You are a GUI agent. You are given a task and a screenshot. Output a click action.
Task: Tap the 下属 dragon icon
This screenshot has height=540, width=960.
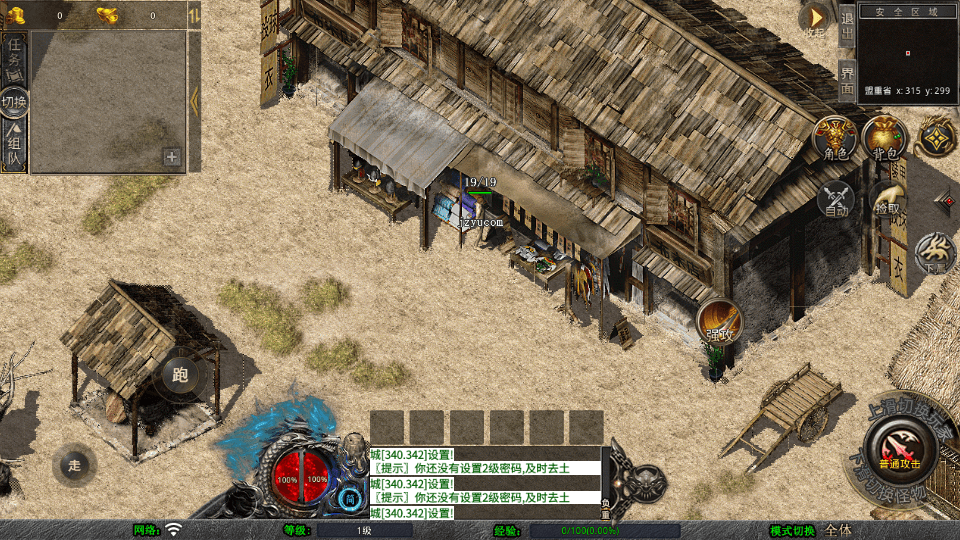(936, 254)
